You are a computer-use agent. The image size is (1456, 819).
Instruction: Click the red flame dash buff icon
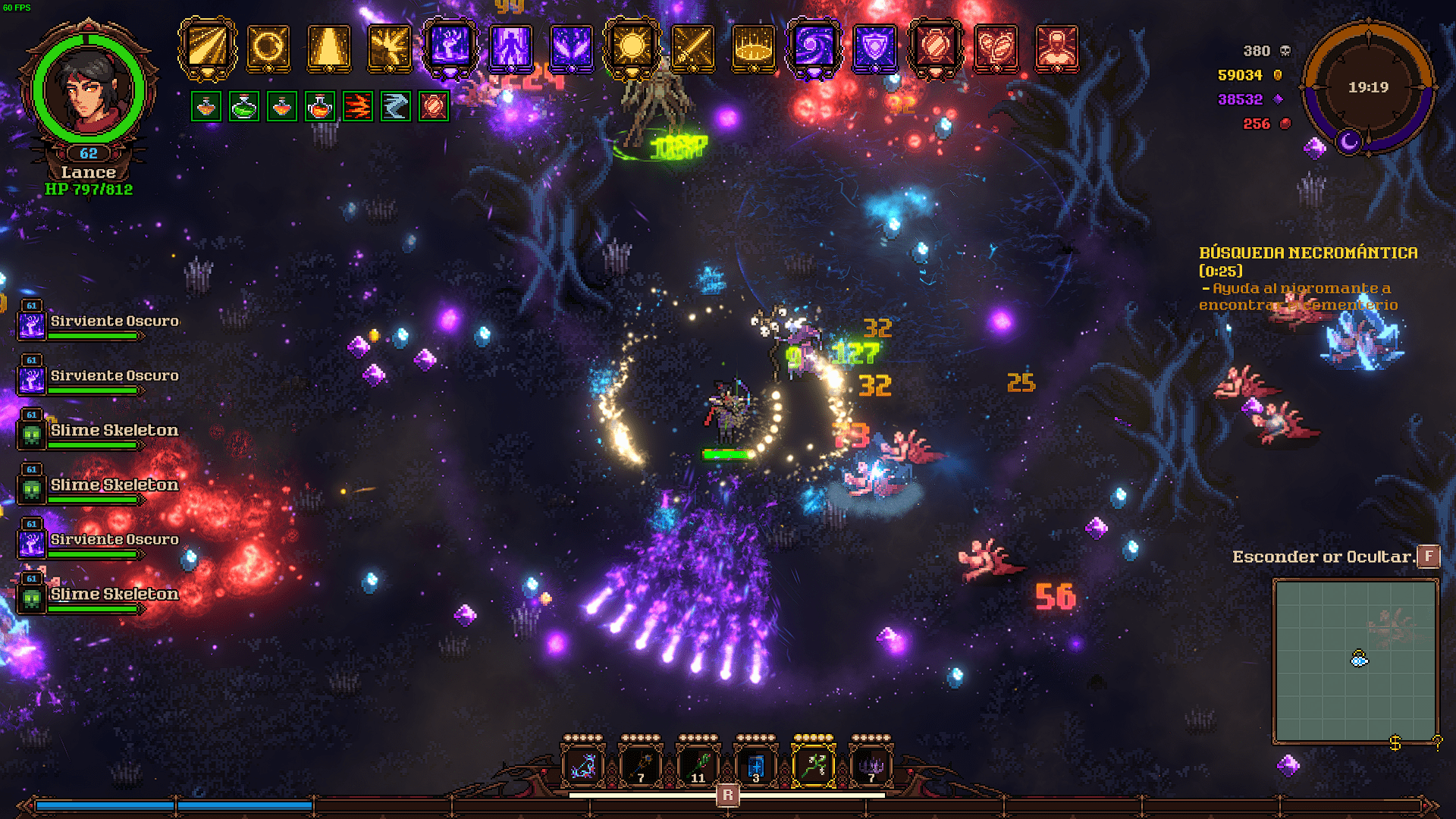(x=358, y=107)
